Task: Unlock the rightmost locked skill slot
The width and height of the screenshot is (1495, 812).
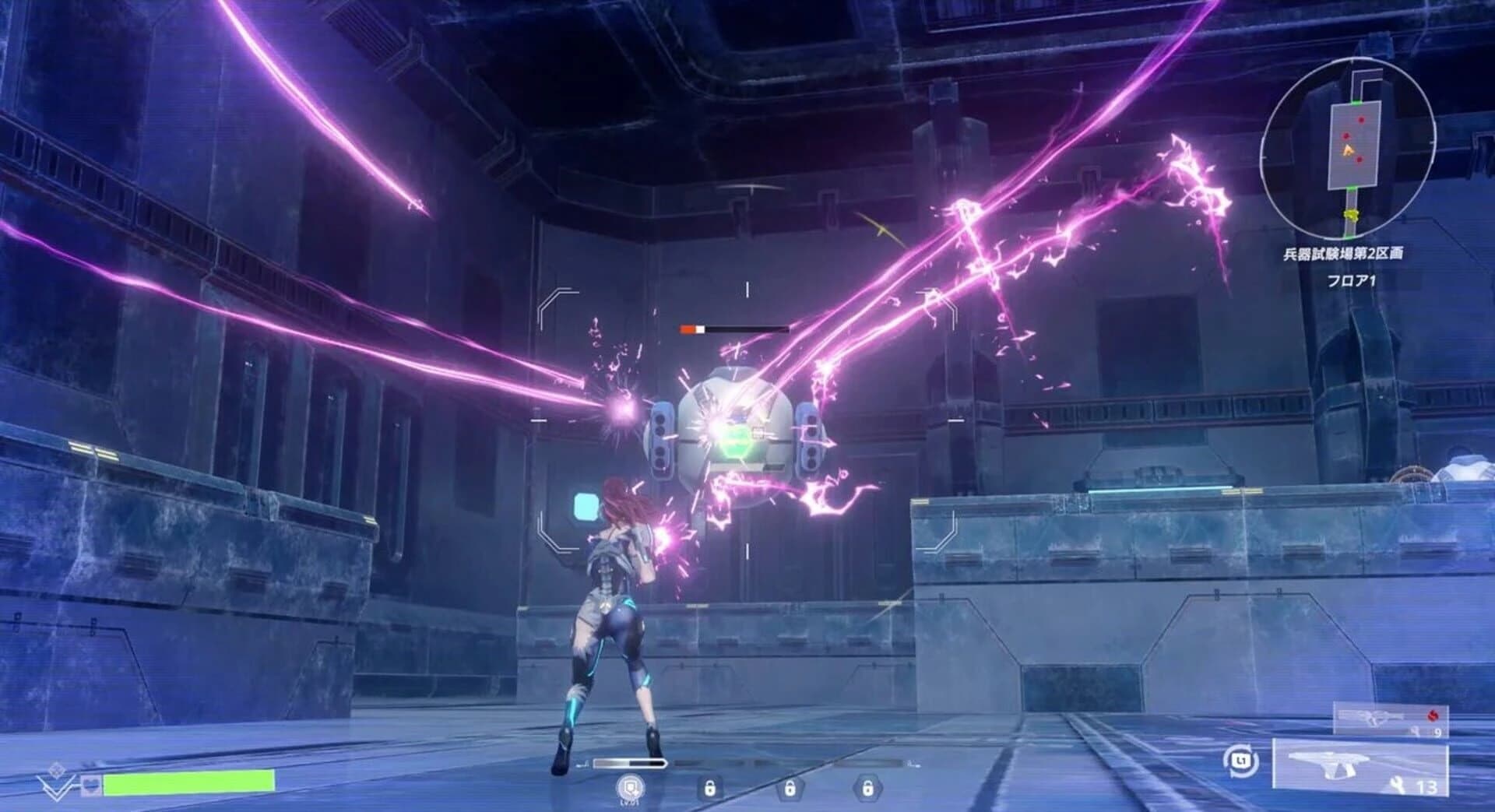Action: pos(868,788)
